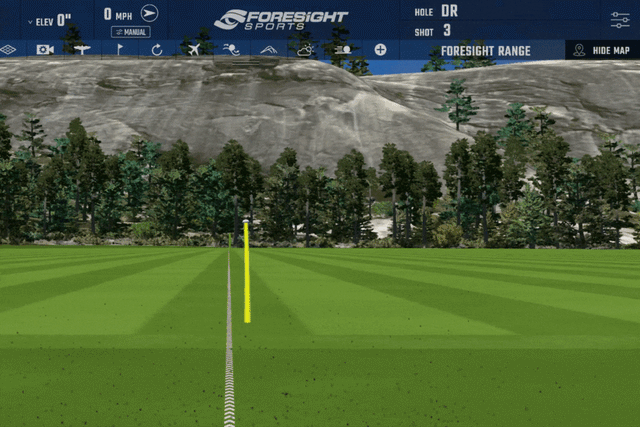Click the fog and sun icon
The width and height of the screenshot is (640, 427).
tap(343, 49)
